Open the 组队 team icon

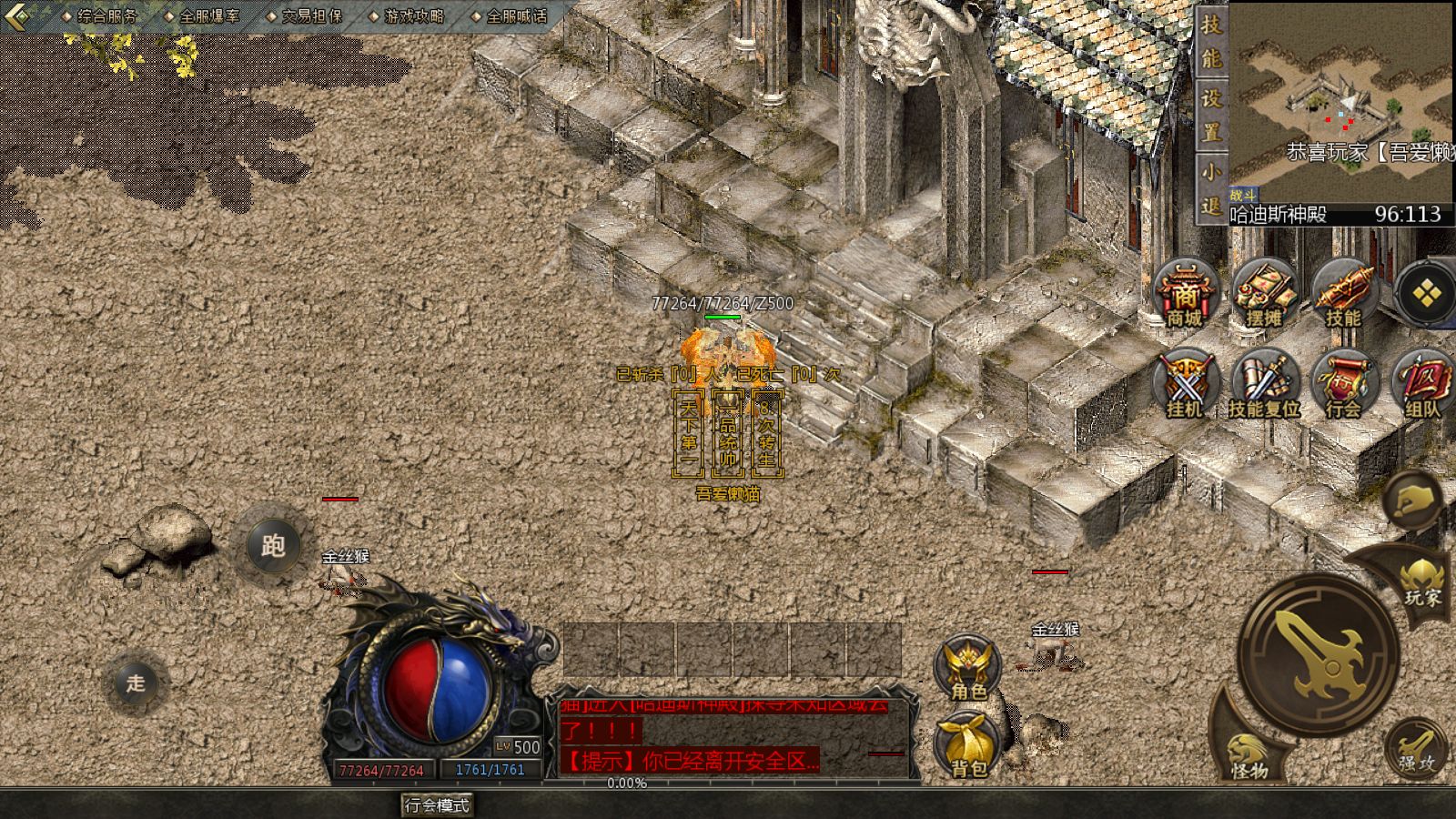click(1422, 384)
